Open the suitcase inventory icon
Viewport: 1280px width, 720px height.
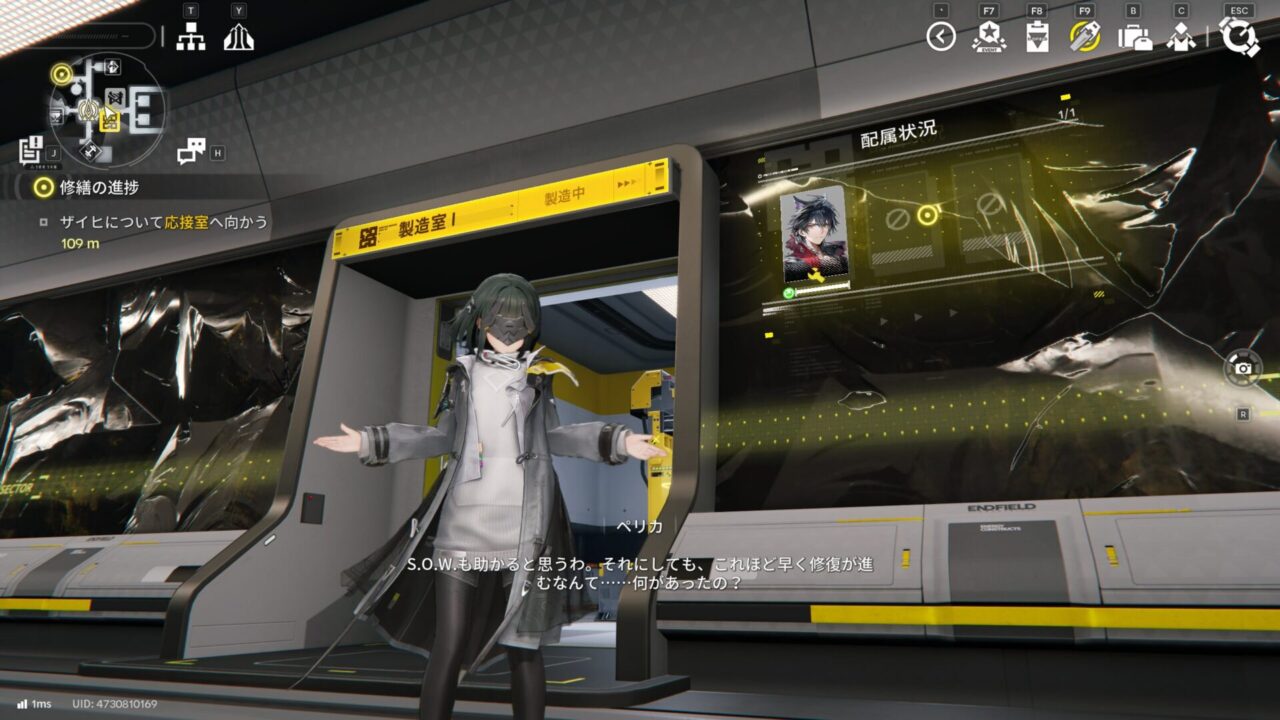tap(1134, 38)
